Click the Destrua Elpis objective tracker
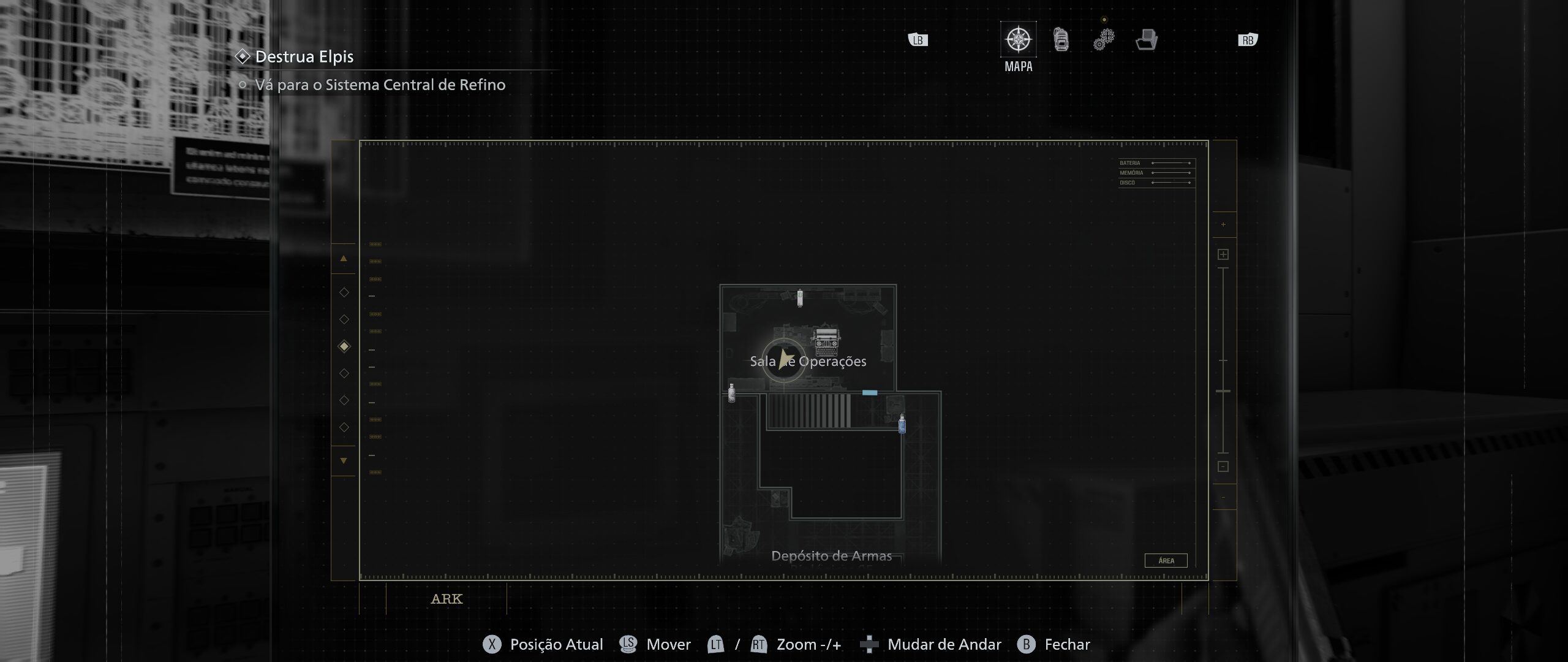Screen dimensions: 1568x662 point(304,57)
